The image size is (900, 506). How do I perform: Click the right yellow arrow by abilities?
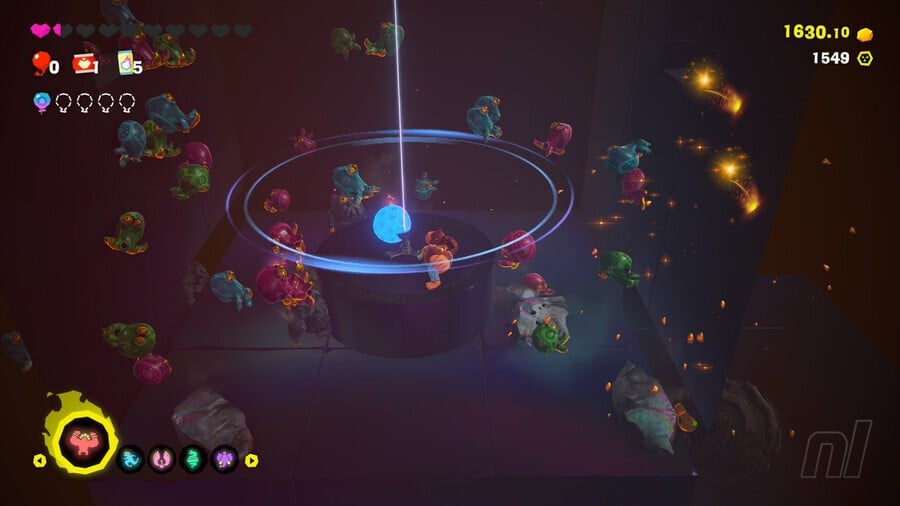coord(252,461)
